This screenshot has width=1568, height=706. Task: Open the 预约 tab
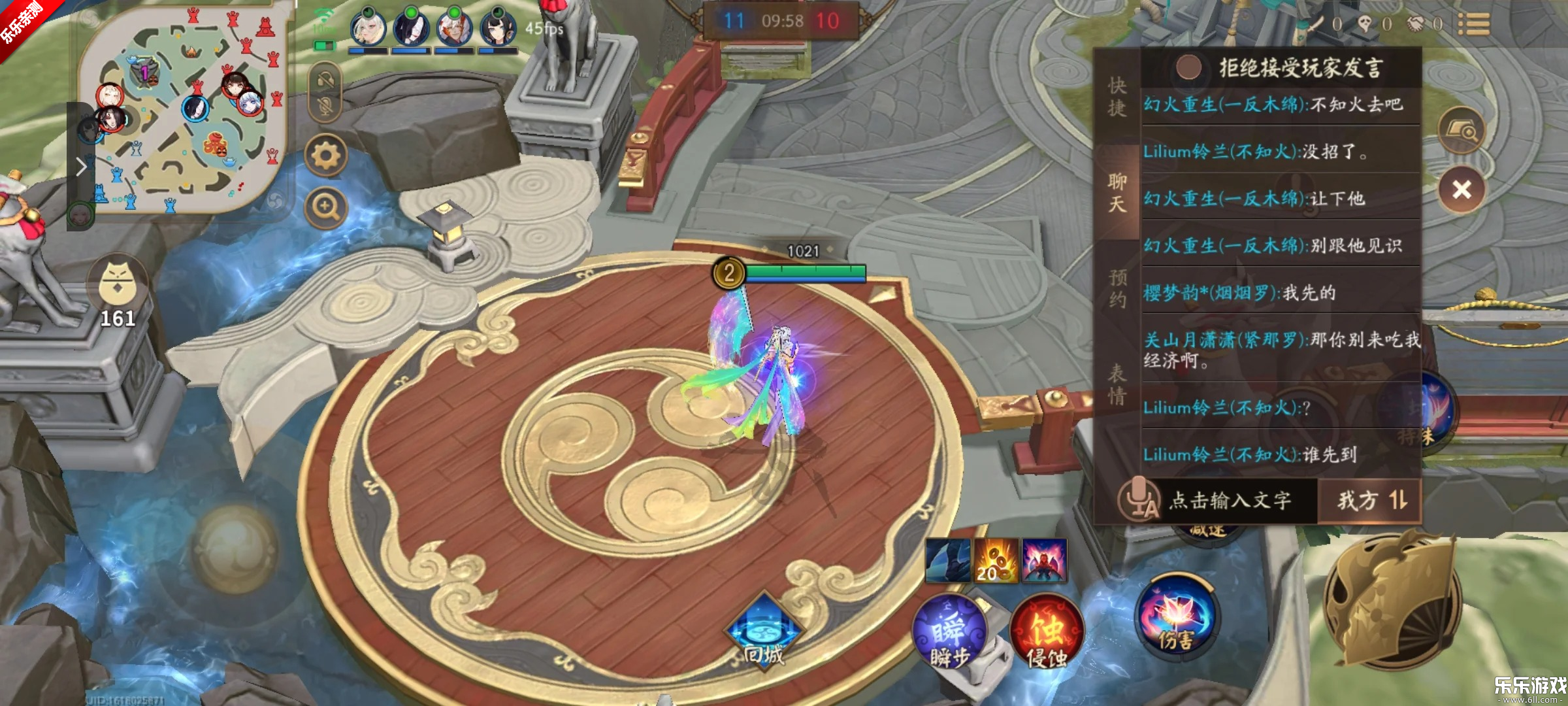(1117, 288)
